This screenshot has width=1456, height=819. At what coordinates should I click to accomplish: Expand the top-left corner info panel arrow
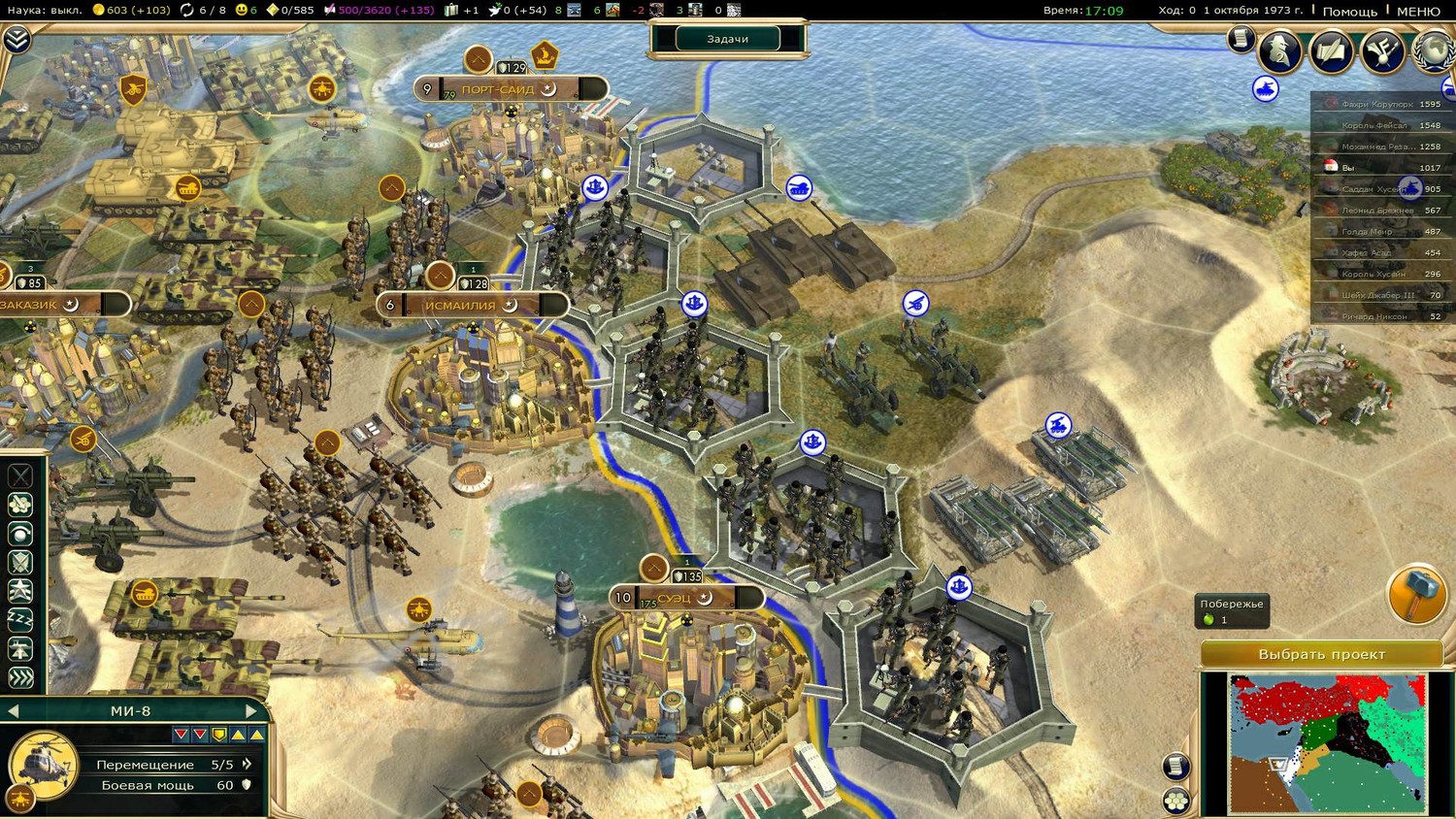[x=17, y=39]
